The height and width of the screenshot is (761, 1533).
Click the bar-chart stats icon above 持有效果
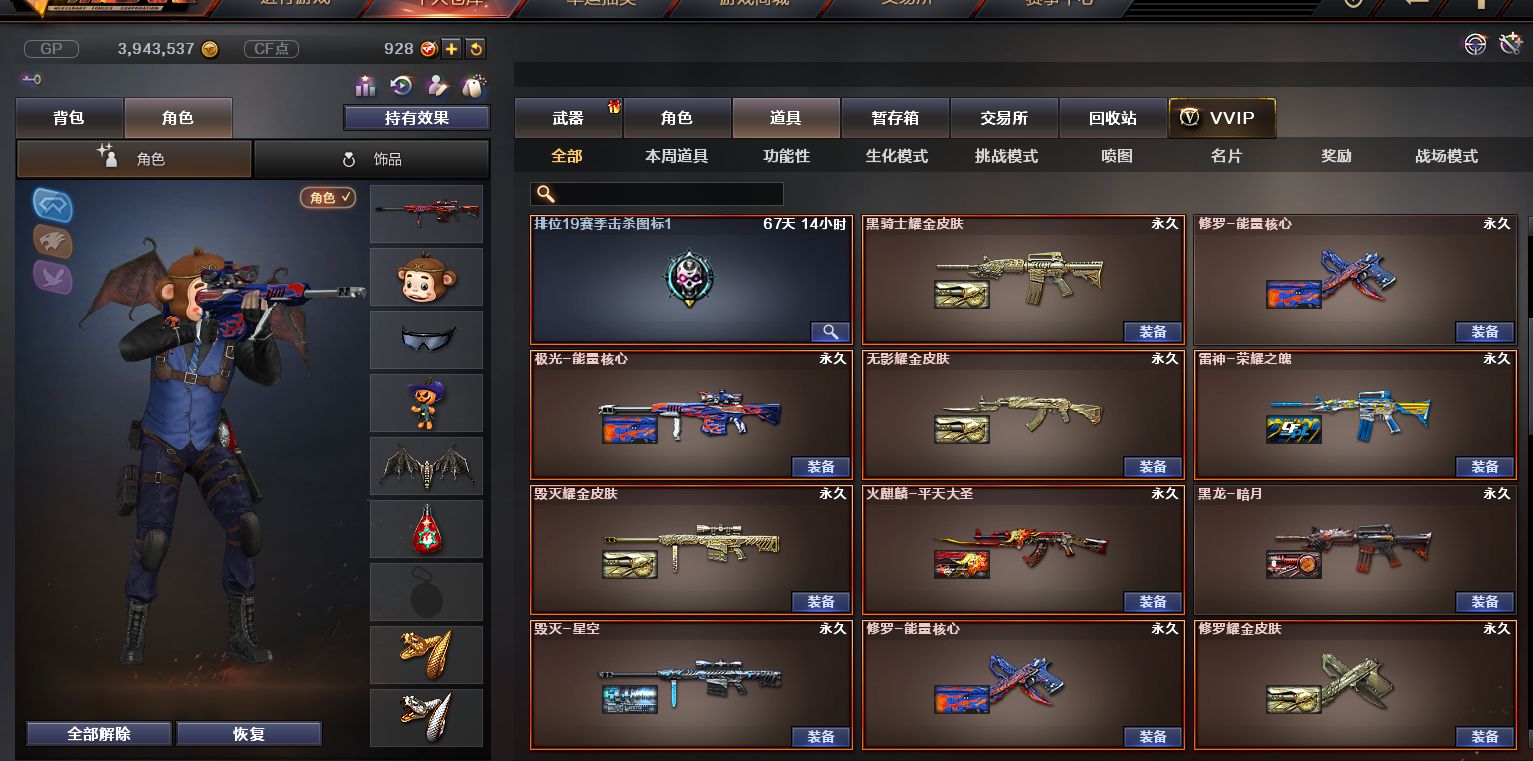point(366,85)
